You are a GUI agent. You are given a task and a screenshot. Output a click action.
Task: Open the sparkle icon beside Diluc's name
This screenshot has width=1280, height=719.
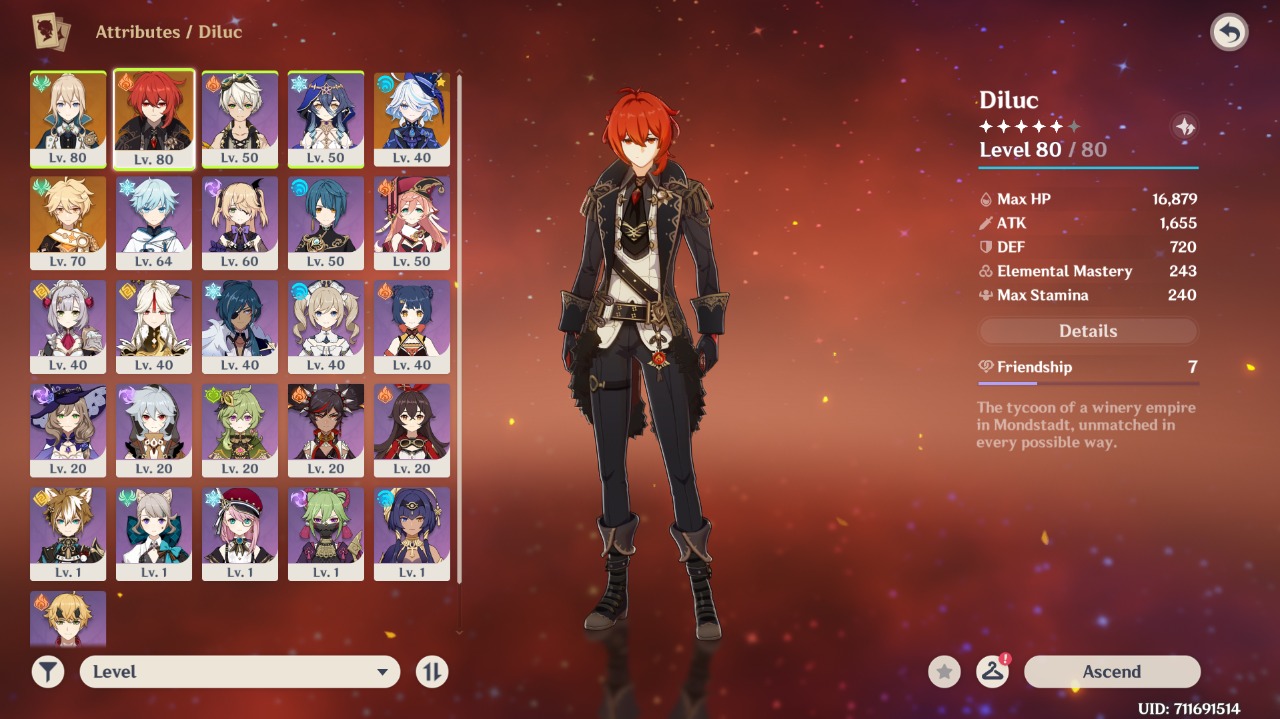(1184, 127)
